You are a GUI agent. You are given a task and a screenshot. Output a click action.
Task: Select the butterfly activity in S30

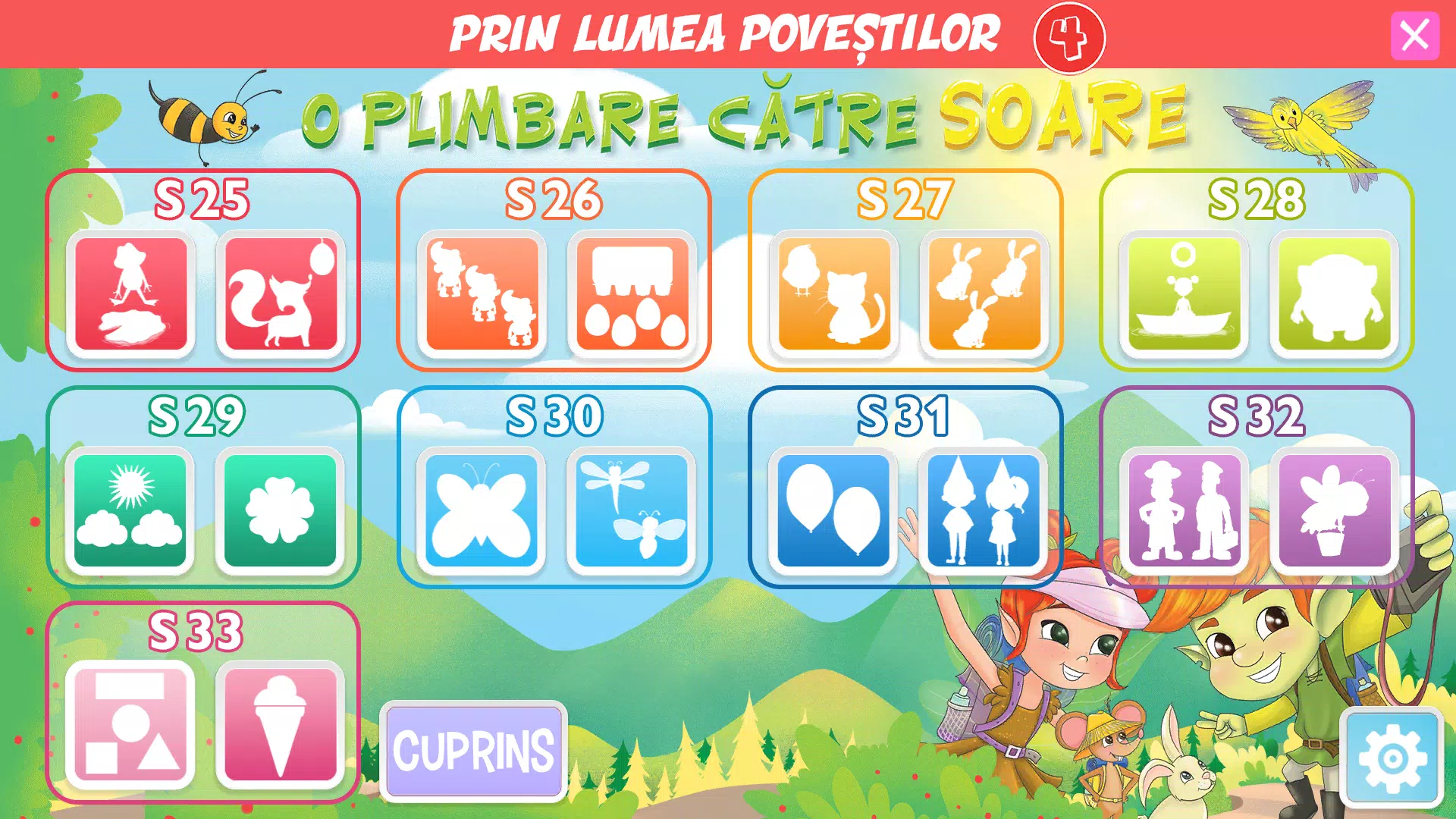tap(481, 510)
